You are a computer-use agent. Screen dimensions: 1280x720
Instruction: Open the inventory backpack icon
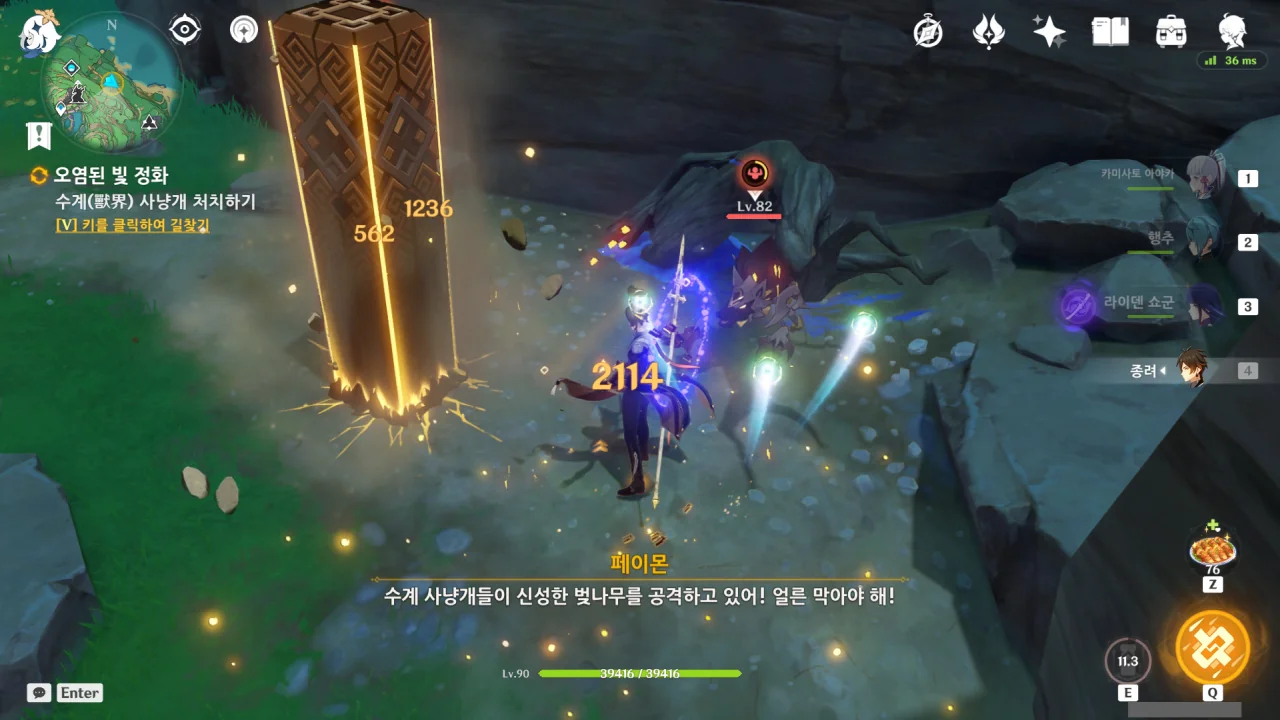pyautogui.click(x=1171, y=32)
